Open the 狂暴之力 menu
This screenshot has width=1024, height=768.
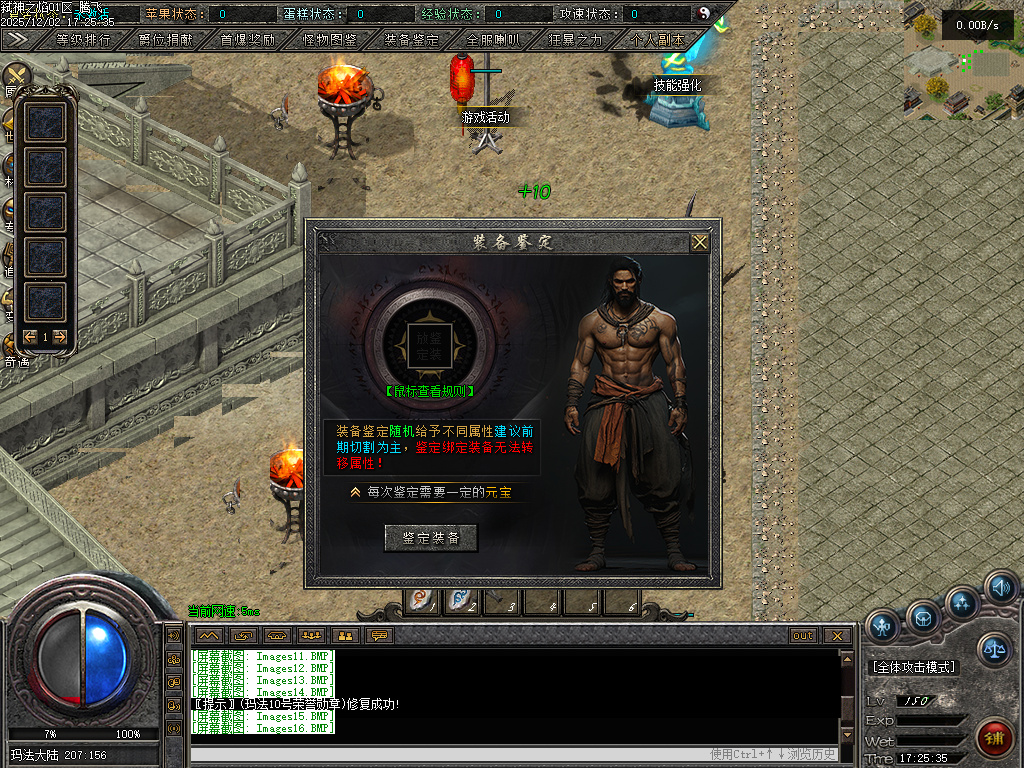point(576,40)
